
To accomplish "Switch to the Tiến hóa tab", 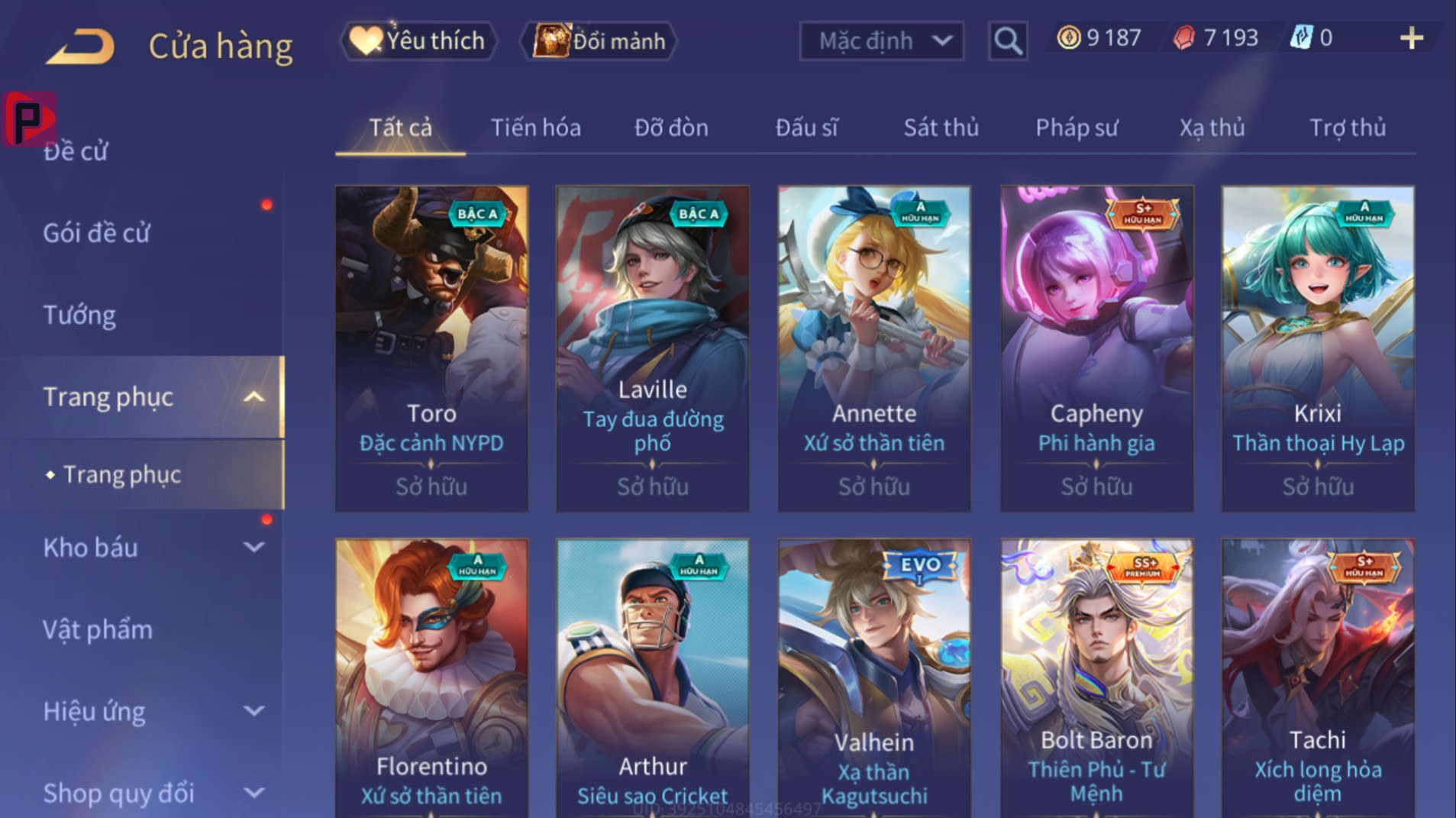I will 535,128.
